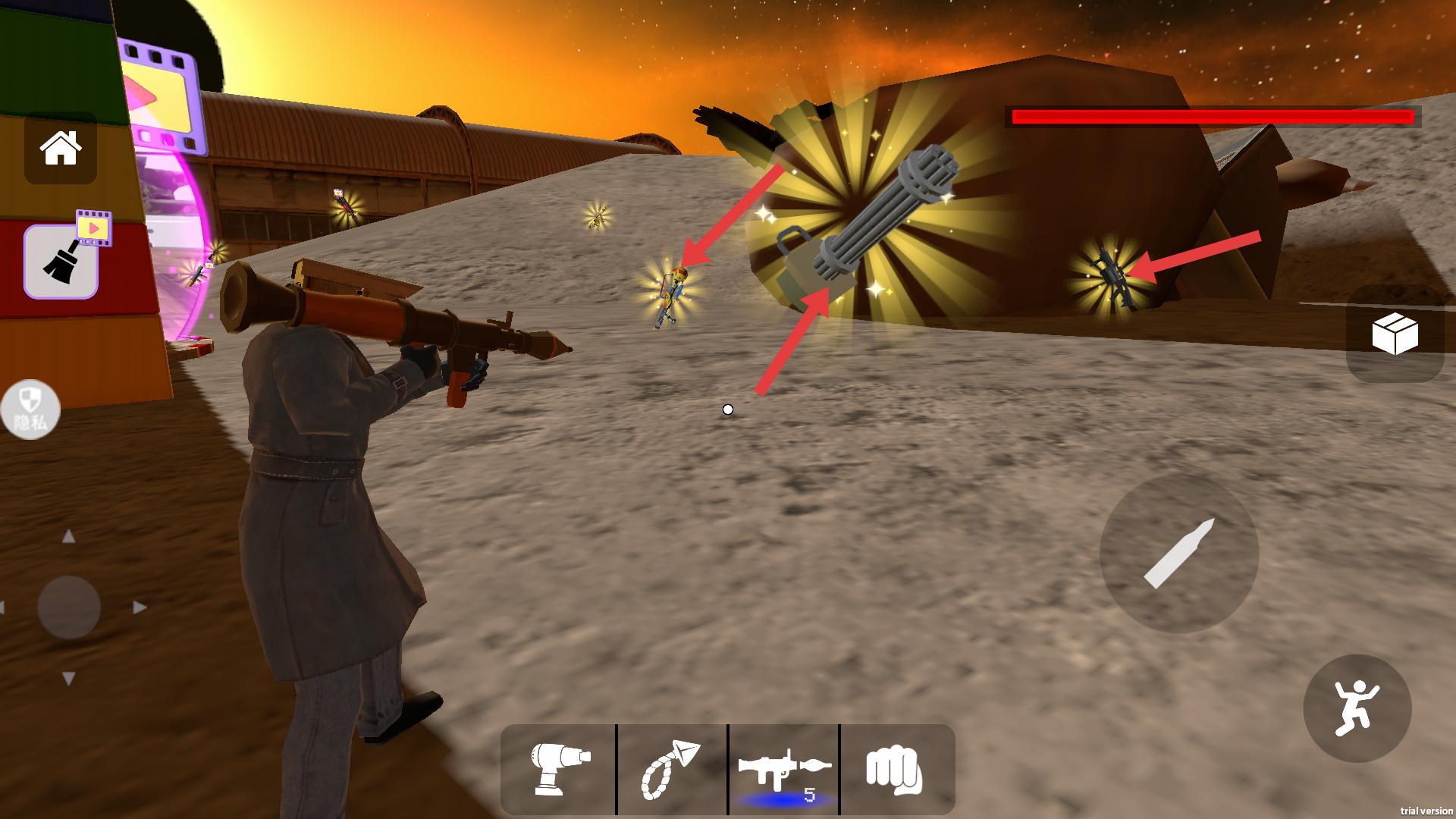Image resolution: width=1456 pixels, height=819 pixels.
Task: Select the drill tool slot
Action: pos(560,769)
